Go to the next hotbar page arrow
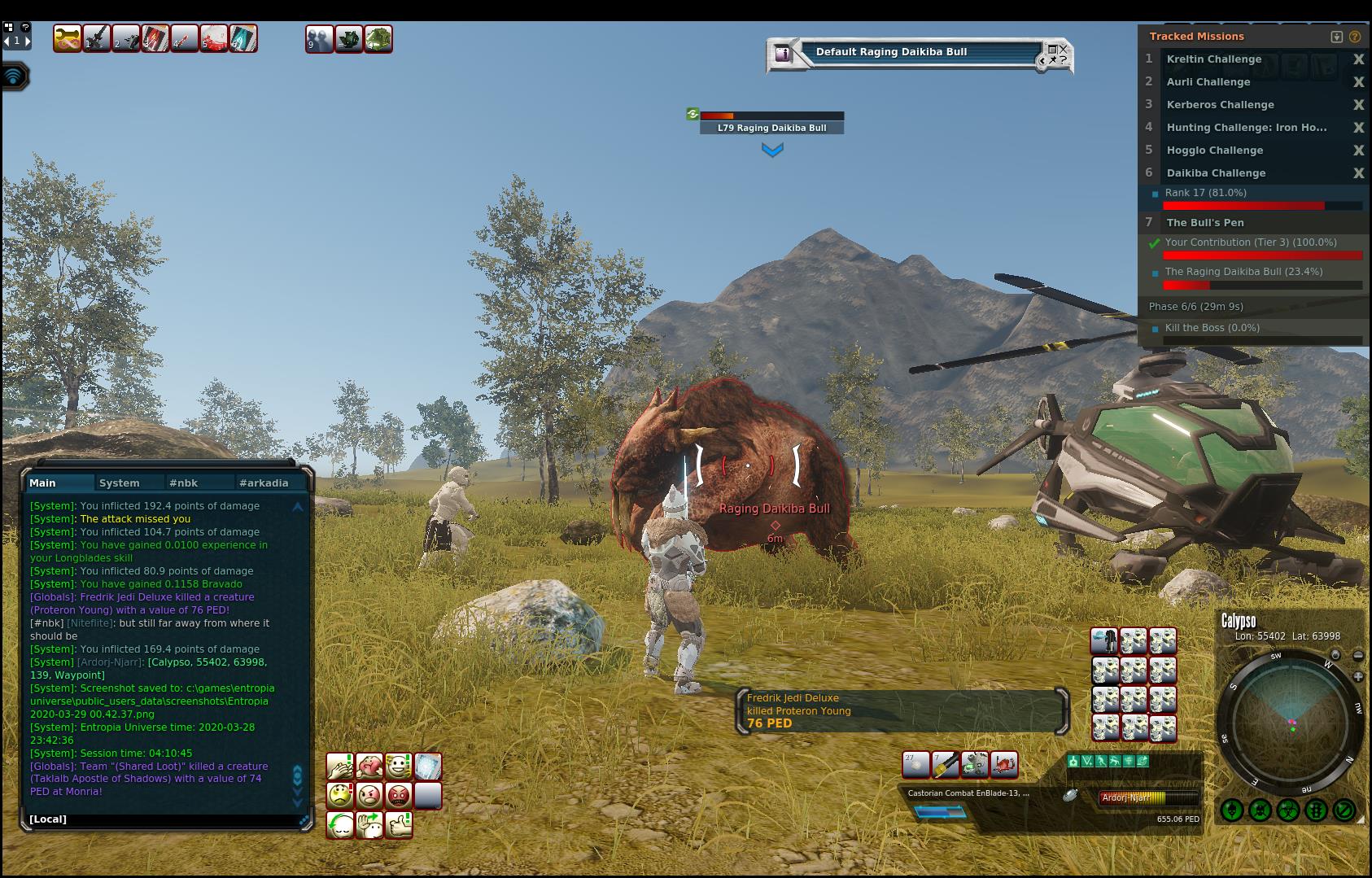This screenshot has width=1372, height=878. [28, 41]
